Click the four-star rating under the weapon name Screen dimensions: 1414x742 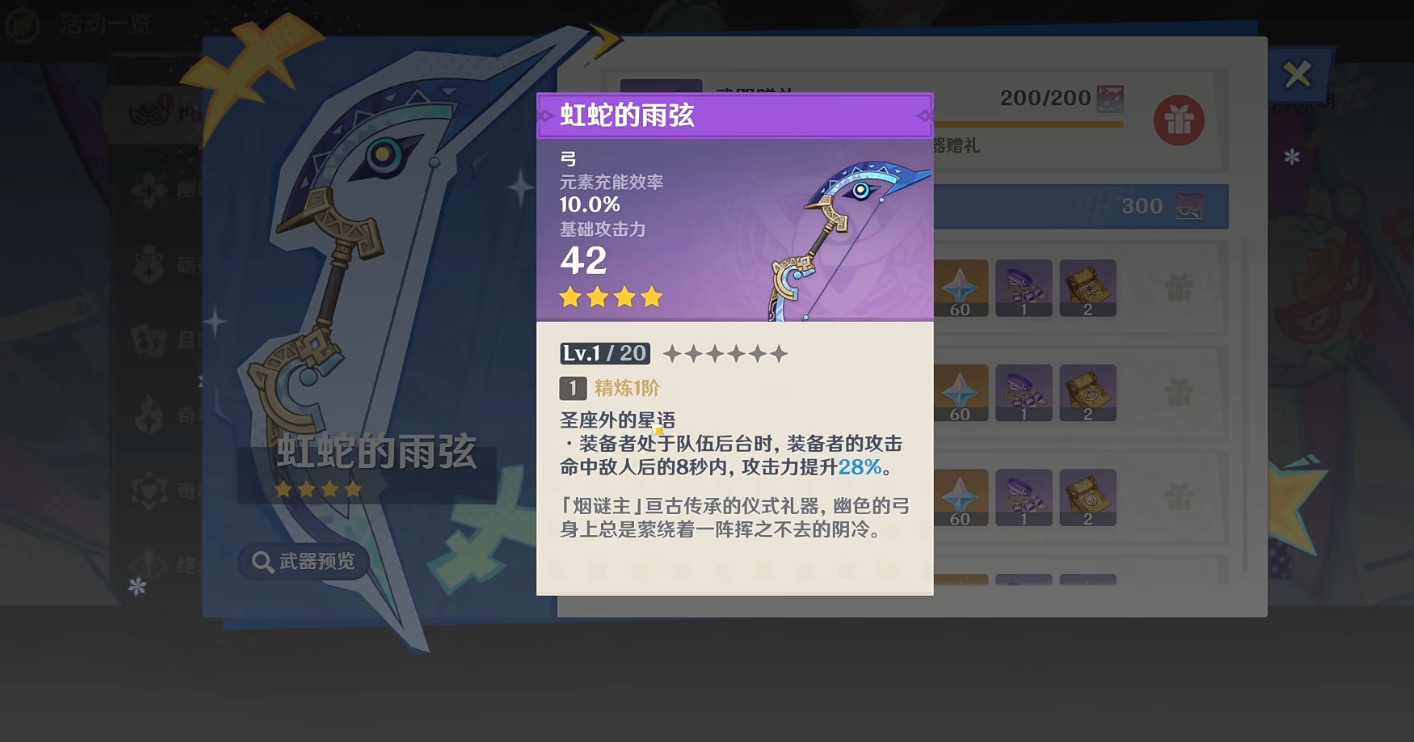pos(610,296)
